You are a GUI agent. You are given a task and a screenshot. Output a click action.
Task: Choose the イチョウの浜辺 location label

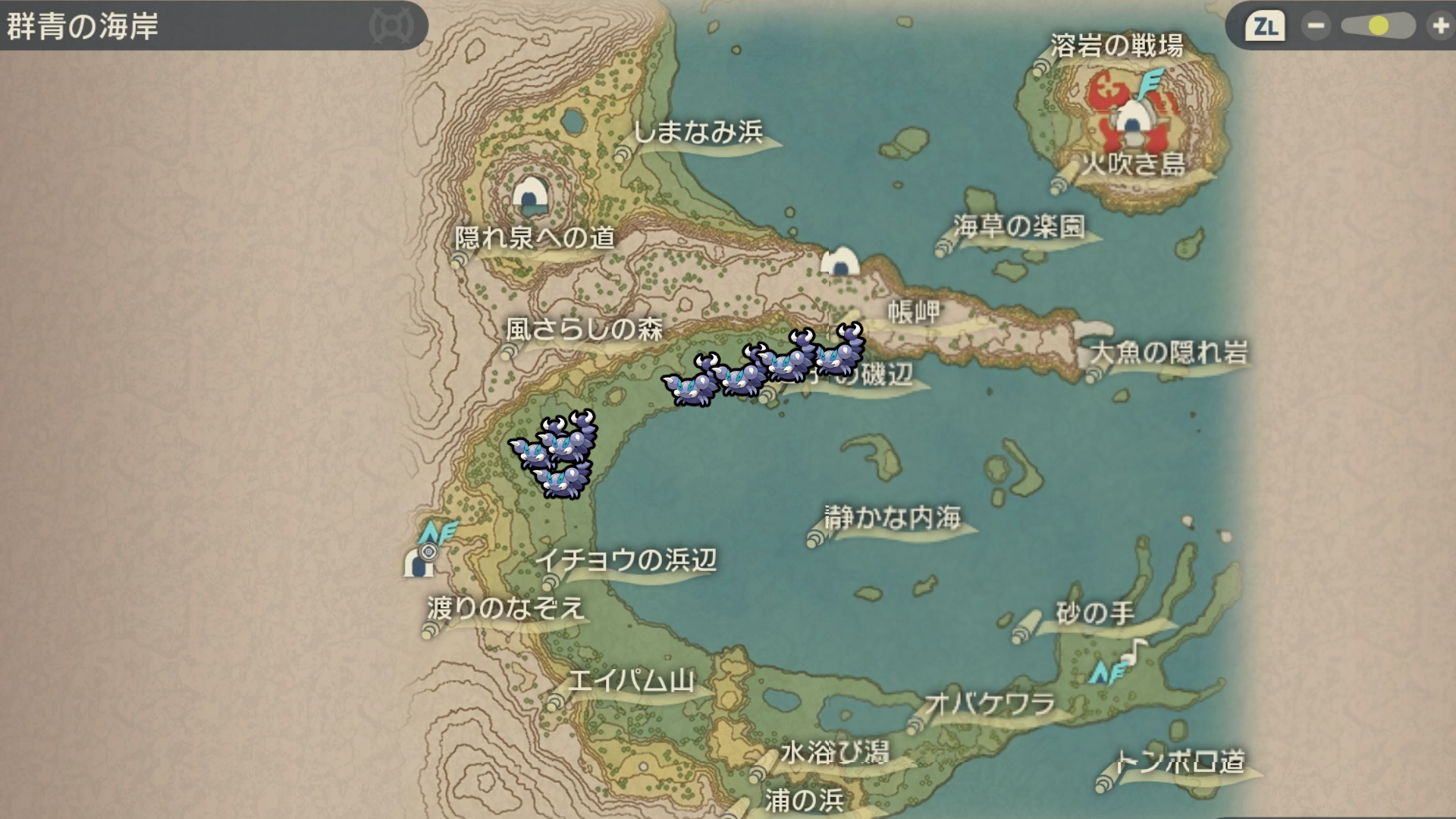[x=626, y=560]
